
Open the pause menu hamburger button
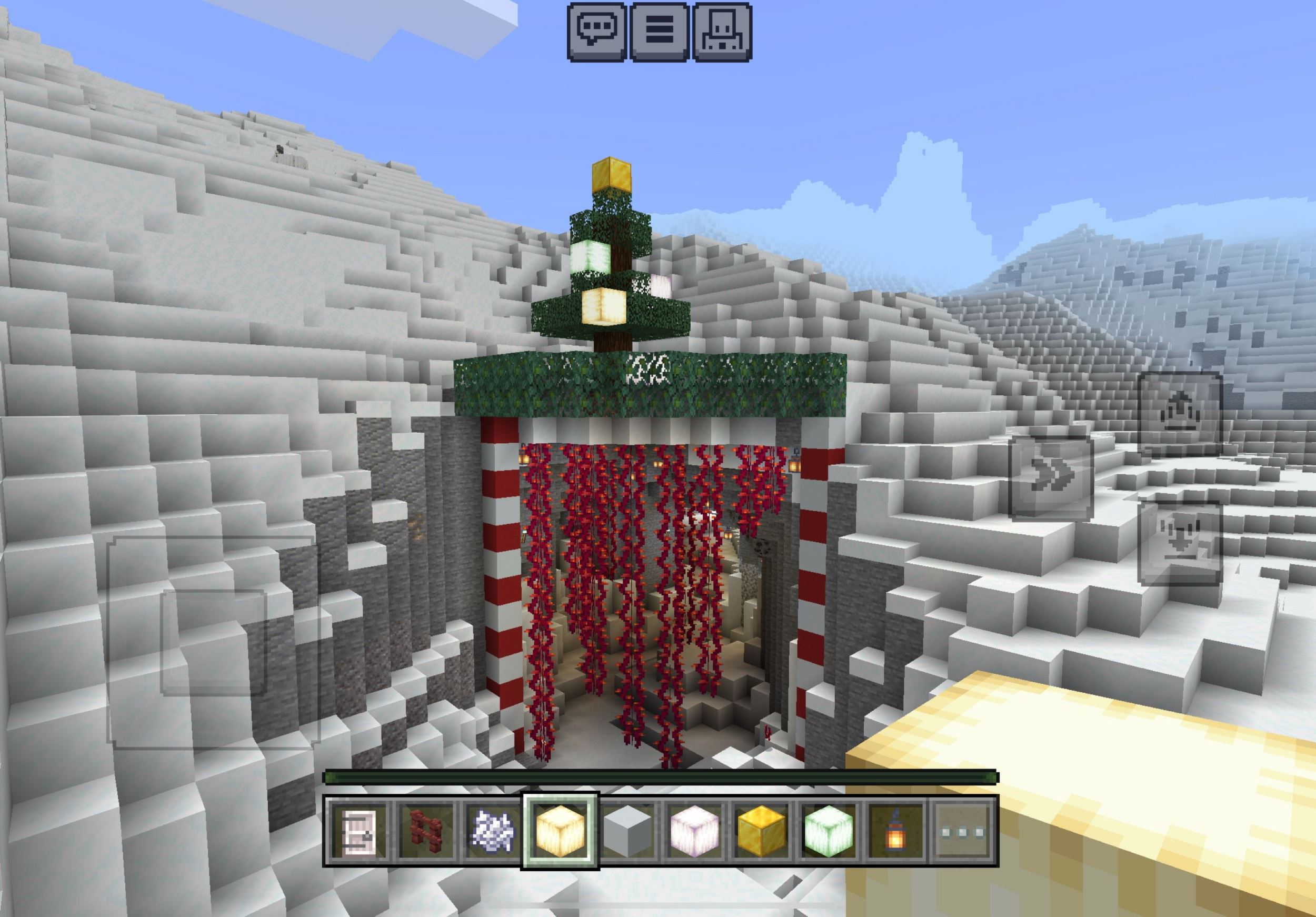(x=659, y=32)
